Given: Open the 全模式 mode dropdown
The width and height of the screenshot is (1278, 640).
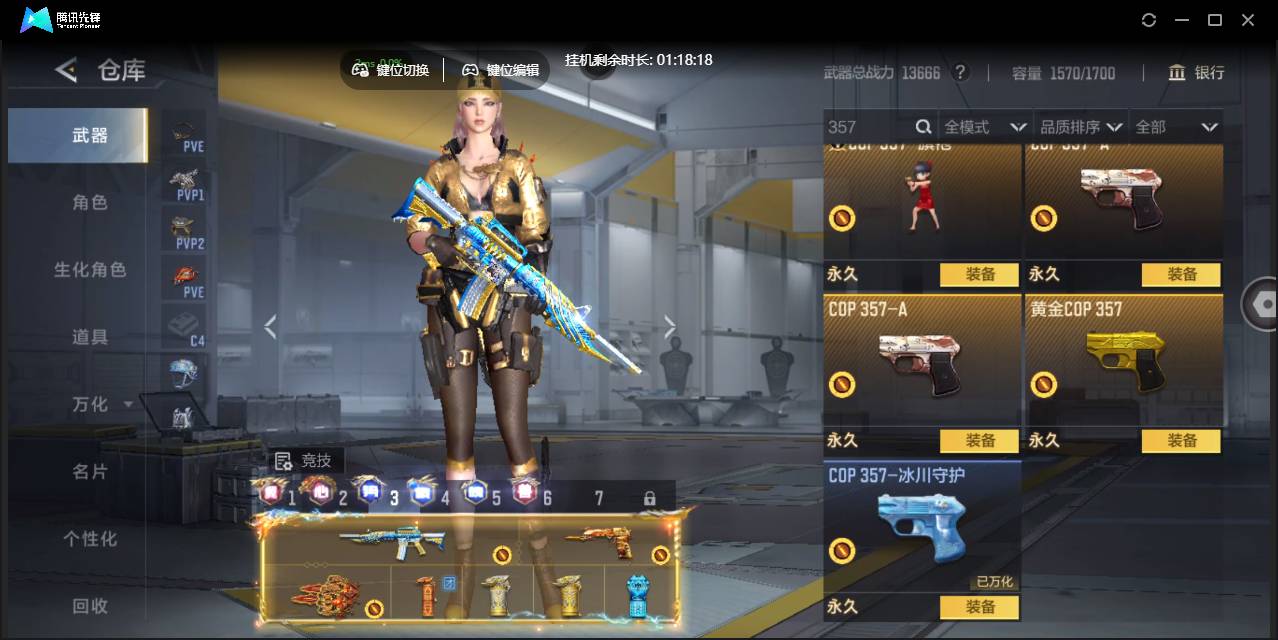Looking at the screenshot, I should (984, 127).
